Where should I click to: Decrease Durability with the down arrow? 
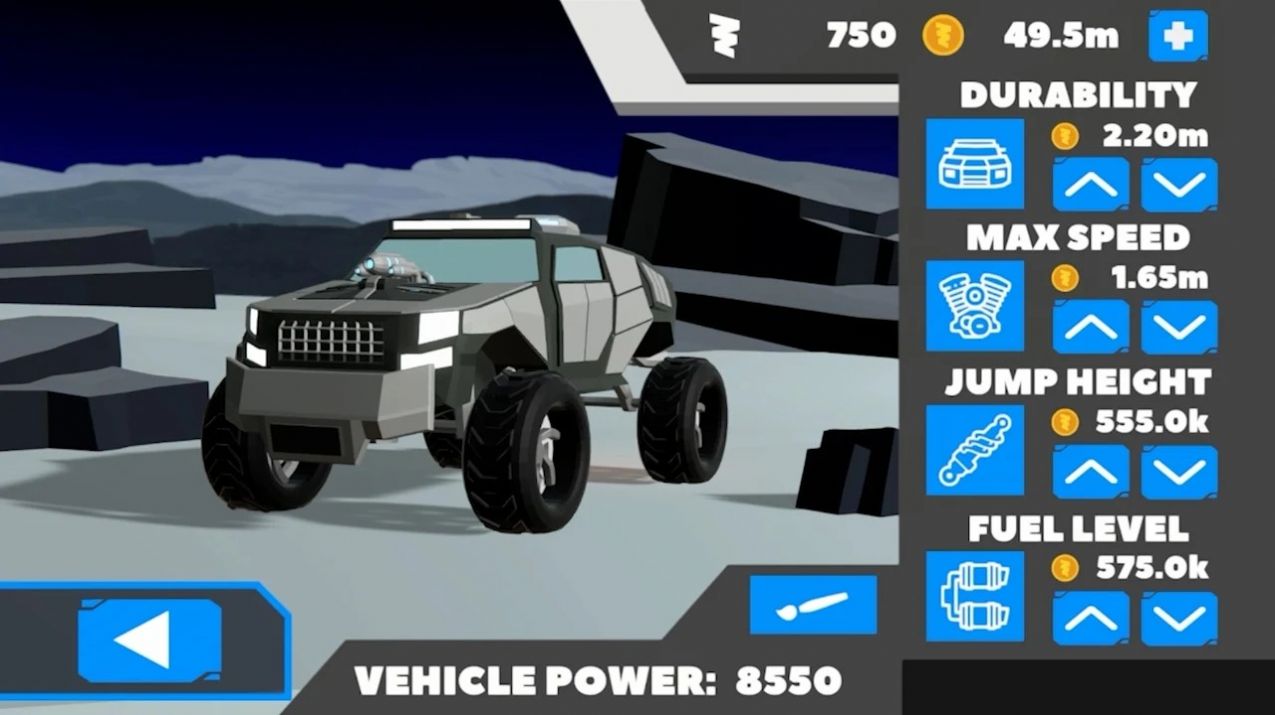pos(1179,184)
